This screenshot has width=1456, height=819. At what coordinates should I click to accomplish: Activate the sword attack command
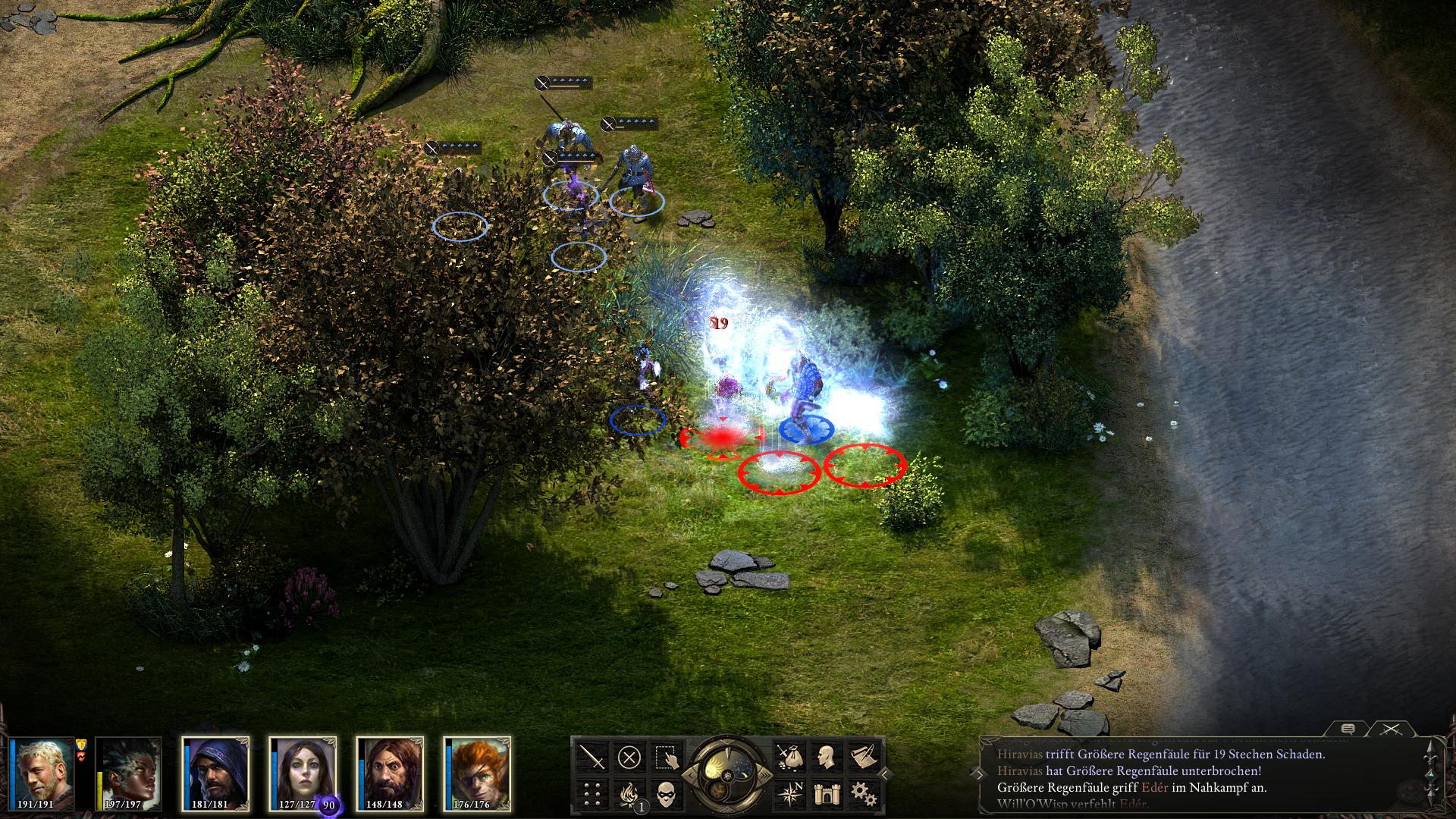pos(592,757)
